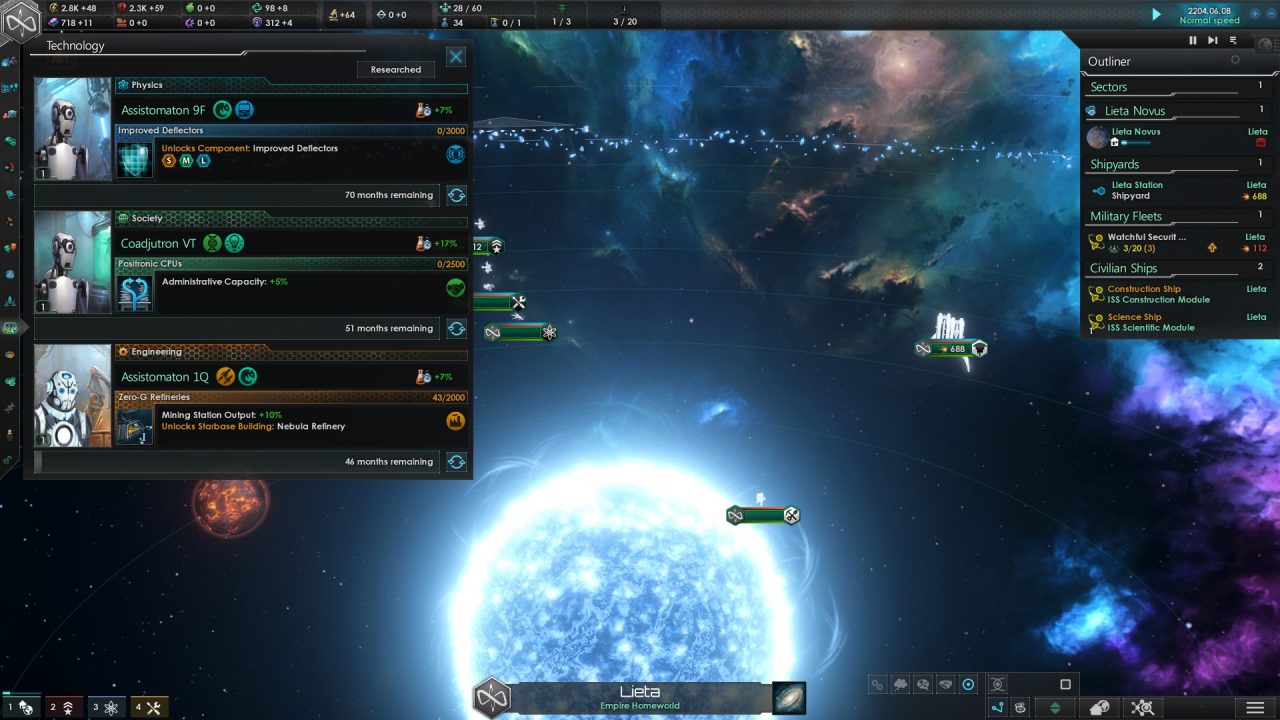Reroll the Physics research with the circular arrows icon

456,195
